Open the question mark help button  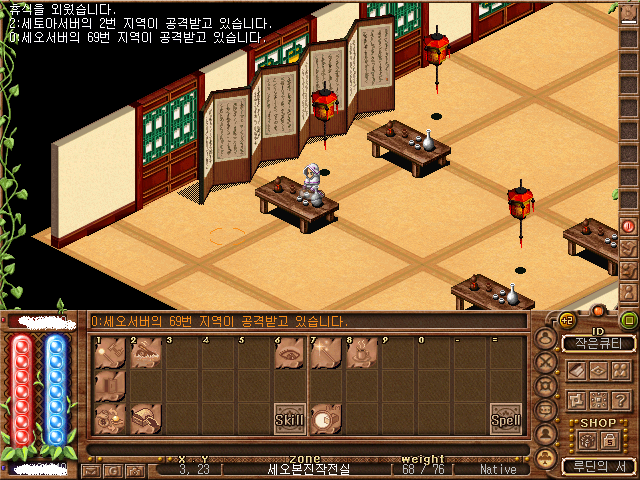621,398
